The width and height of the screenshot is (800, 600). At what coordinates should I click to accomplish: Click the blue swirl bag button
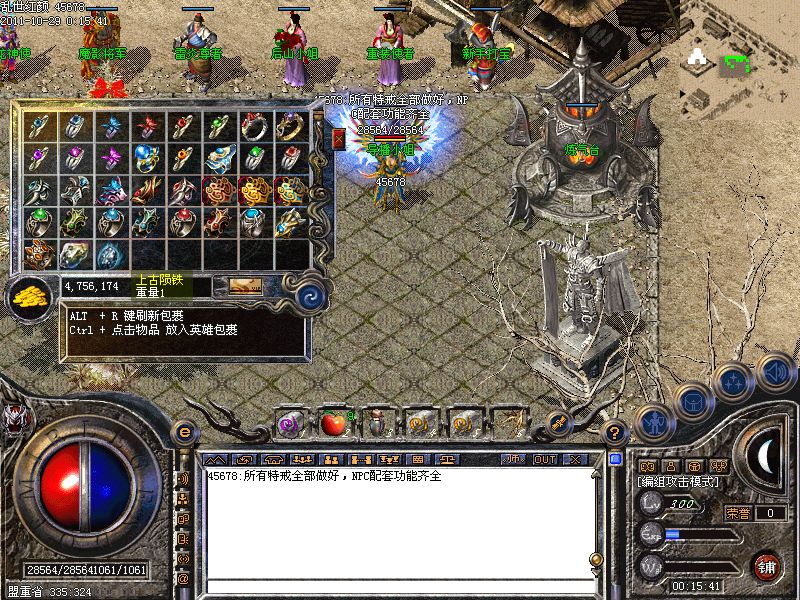tap(311, 296)
